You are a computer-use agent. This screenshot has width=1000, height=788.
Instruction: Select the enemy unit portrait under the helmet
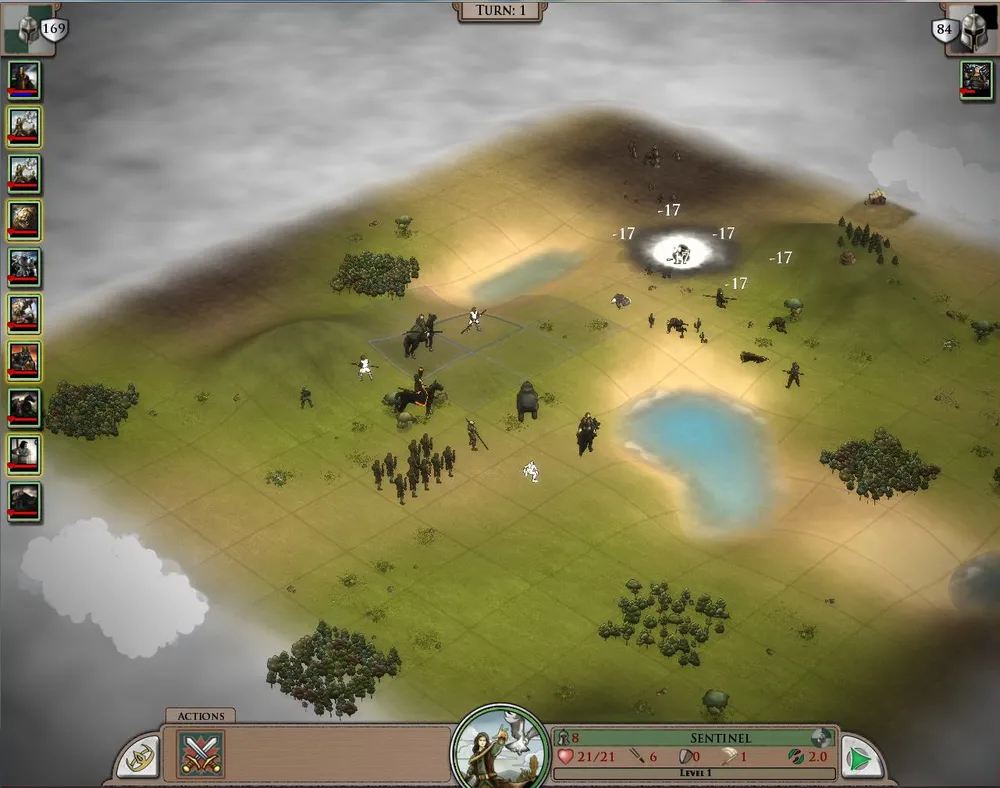[976, 80]
